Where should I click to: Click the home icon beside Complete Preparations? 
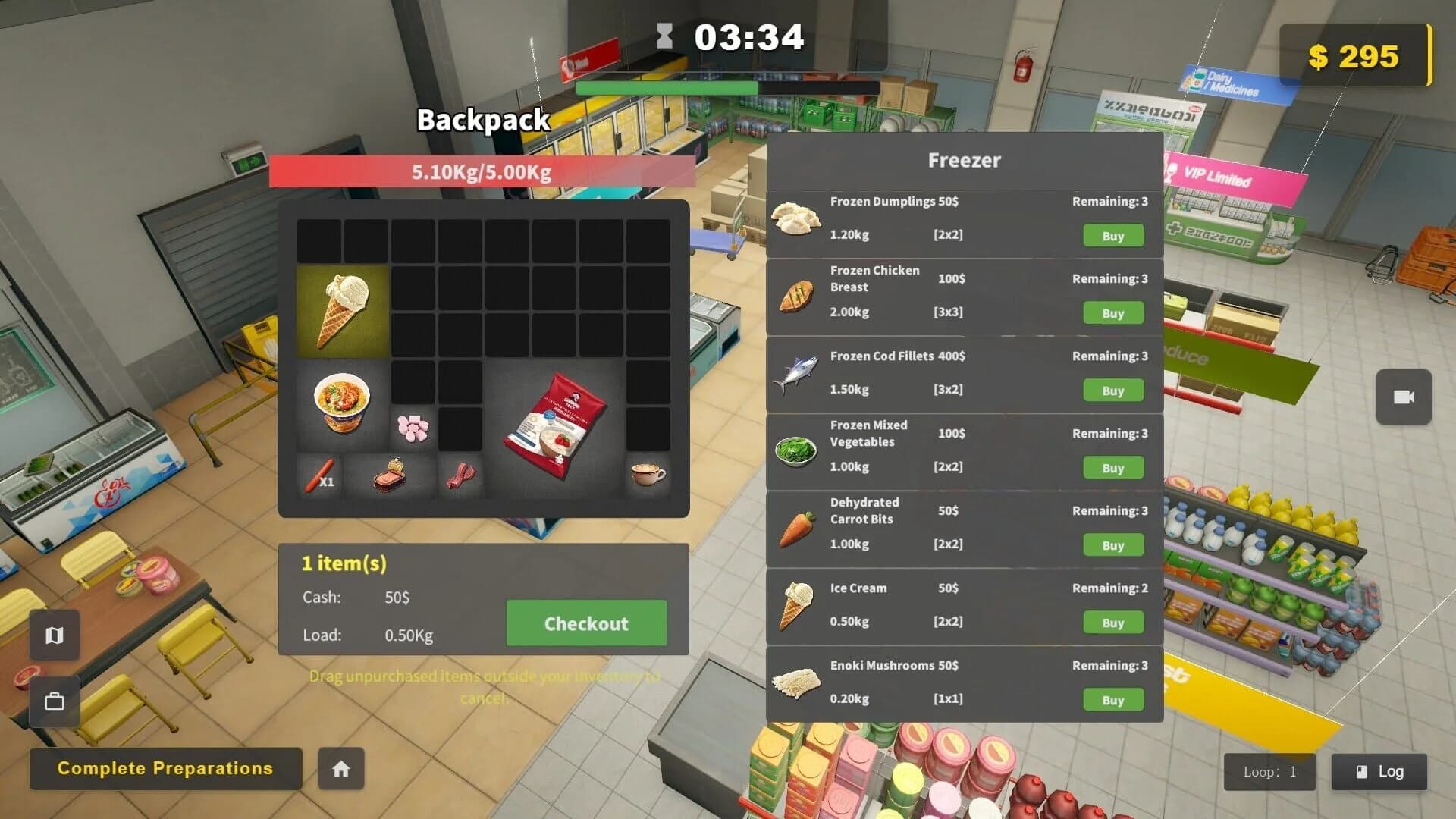[340, 769]
